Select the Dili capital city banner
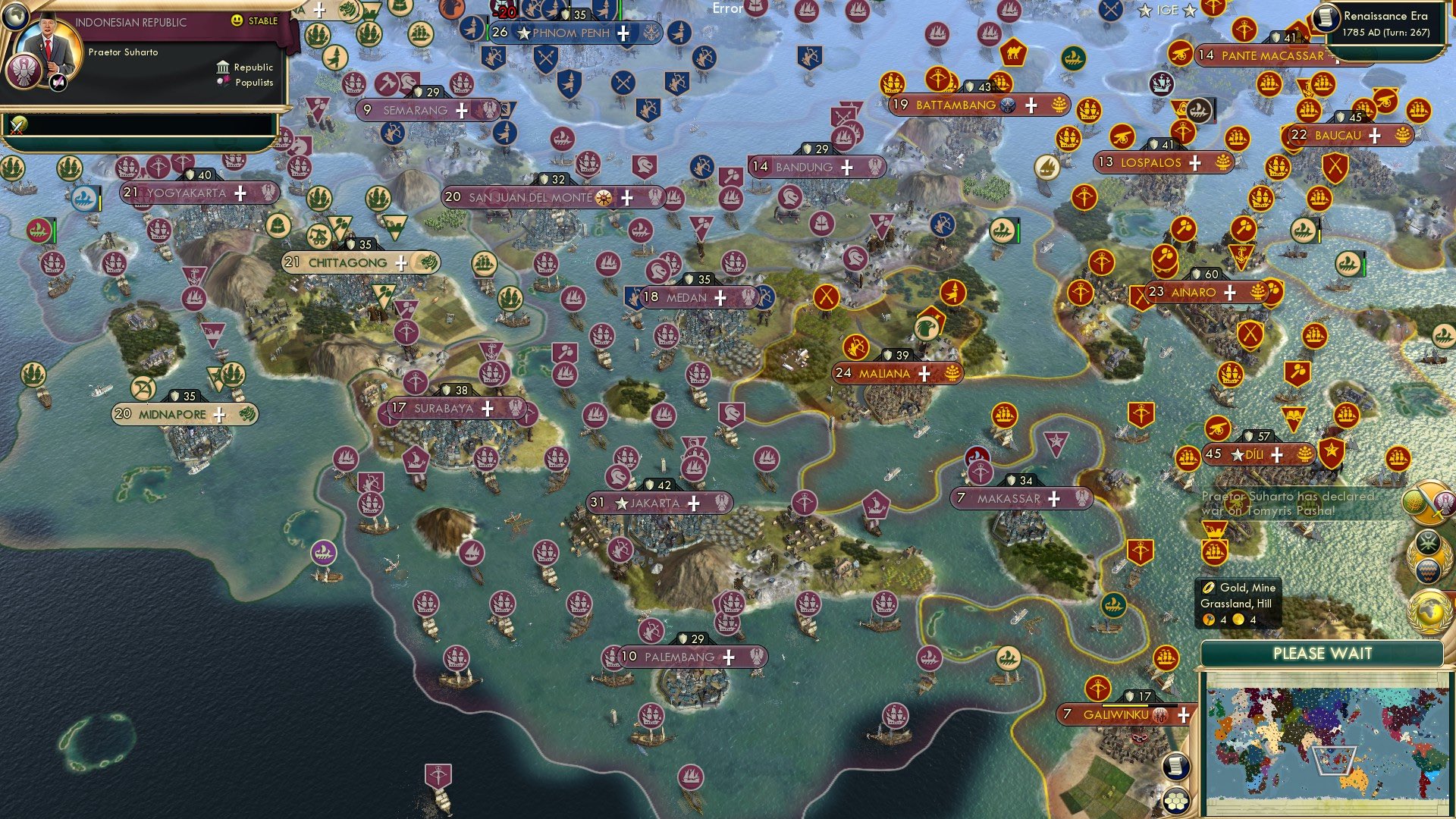The width and height of the screenshot is (1456, 819). 1257,454
